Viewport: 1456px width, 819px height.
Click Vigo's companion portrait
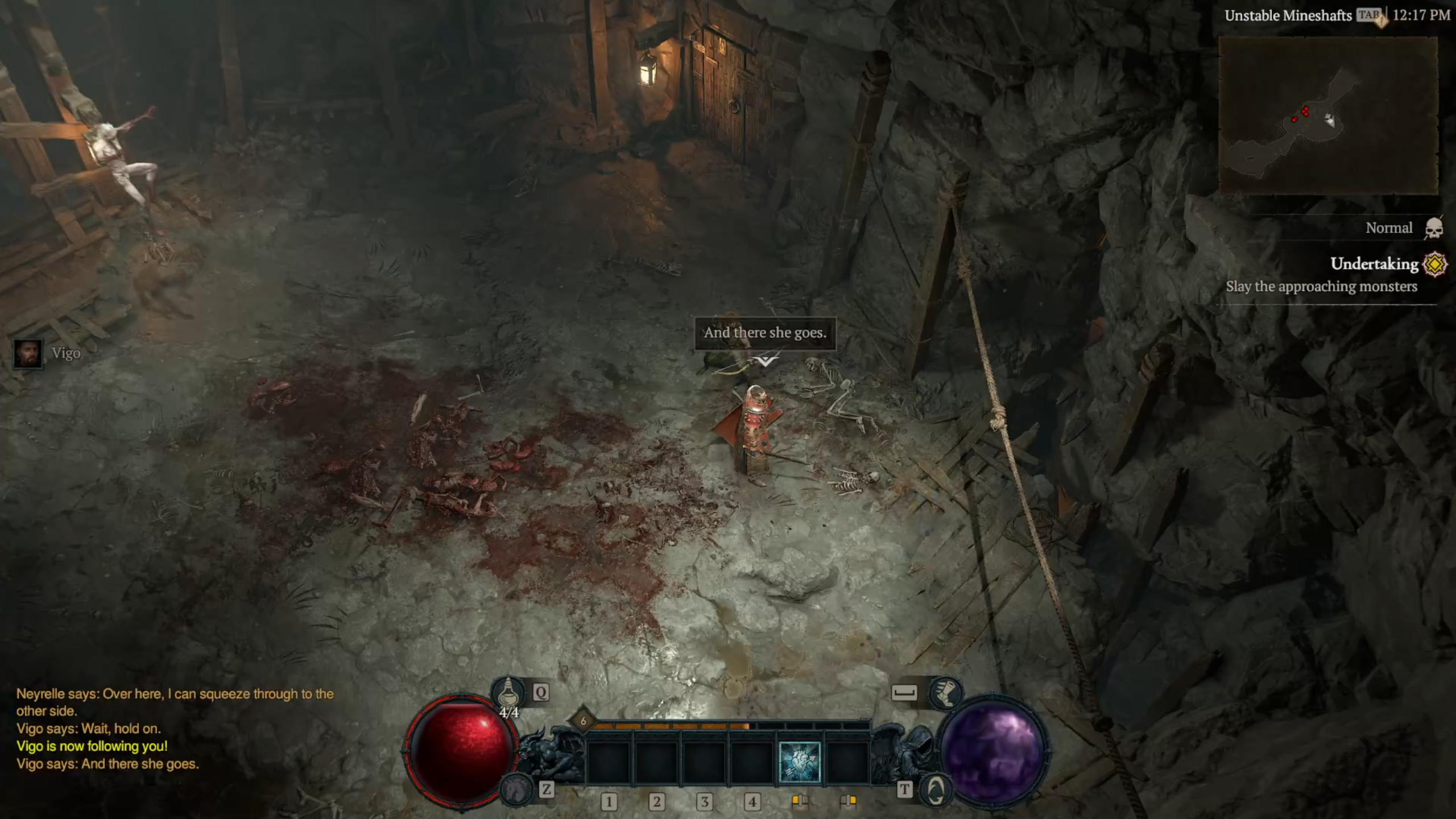[x=28, y=354]
